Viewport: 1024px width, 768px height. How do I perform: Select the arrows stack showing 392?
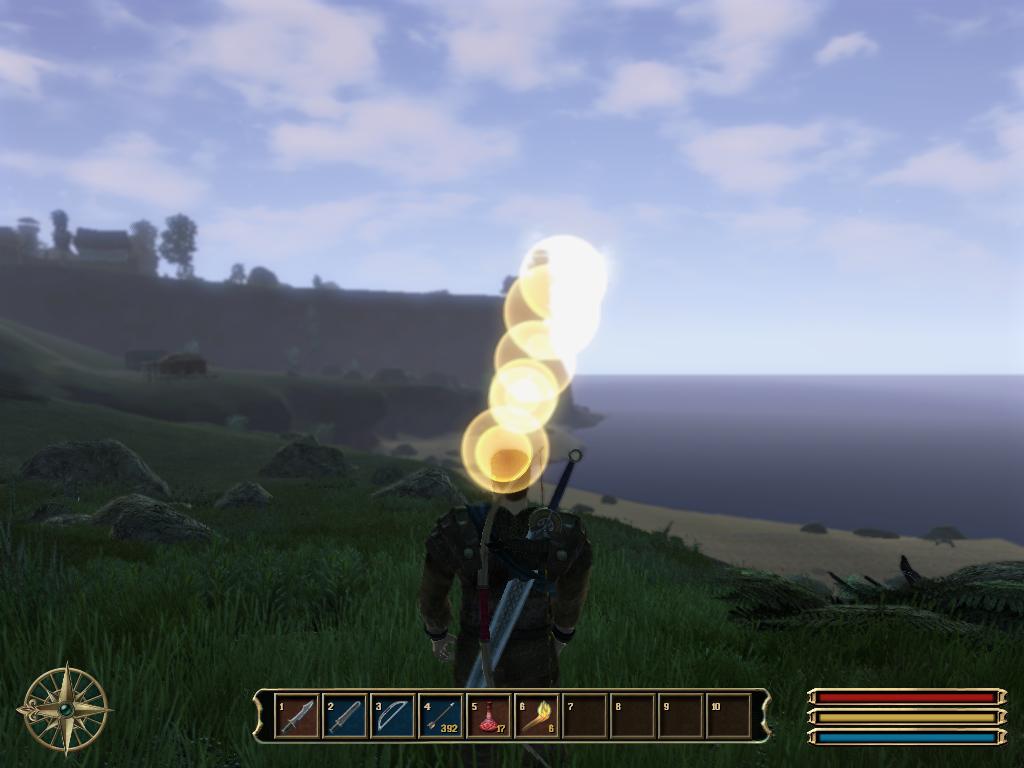(x=441, y=716)
